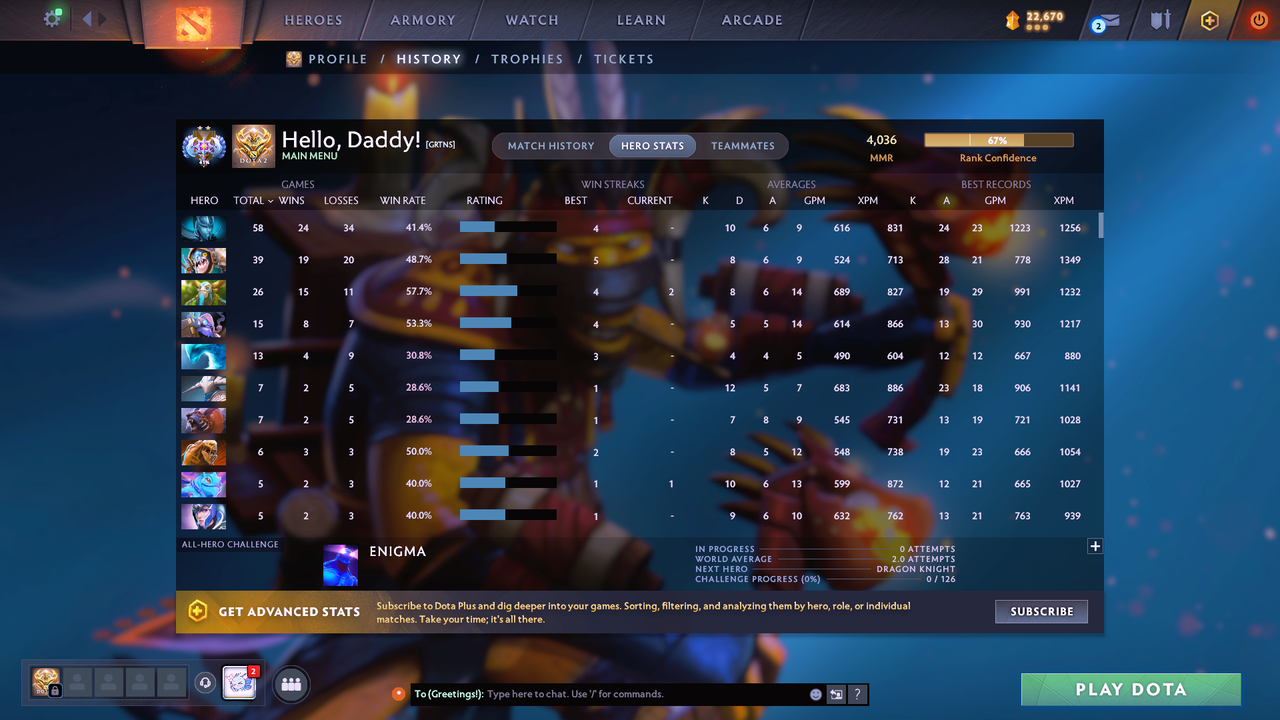Switch to the MATCH HISTORY tab

[x=549, y=145]
